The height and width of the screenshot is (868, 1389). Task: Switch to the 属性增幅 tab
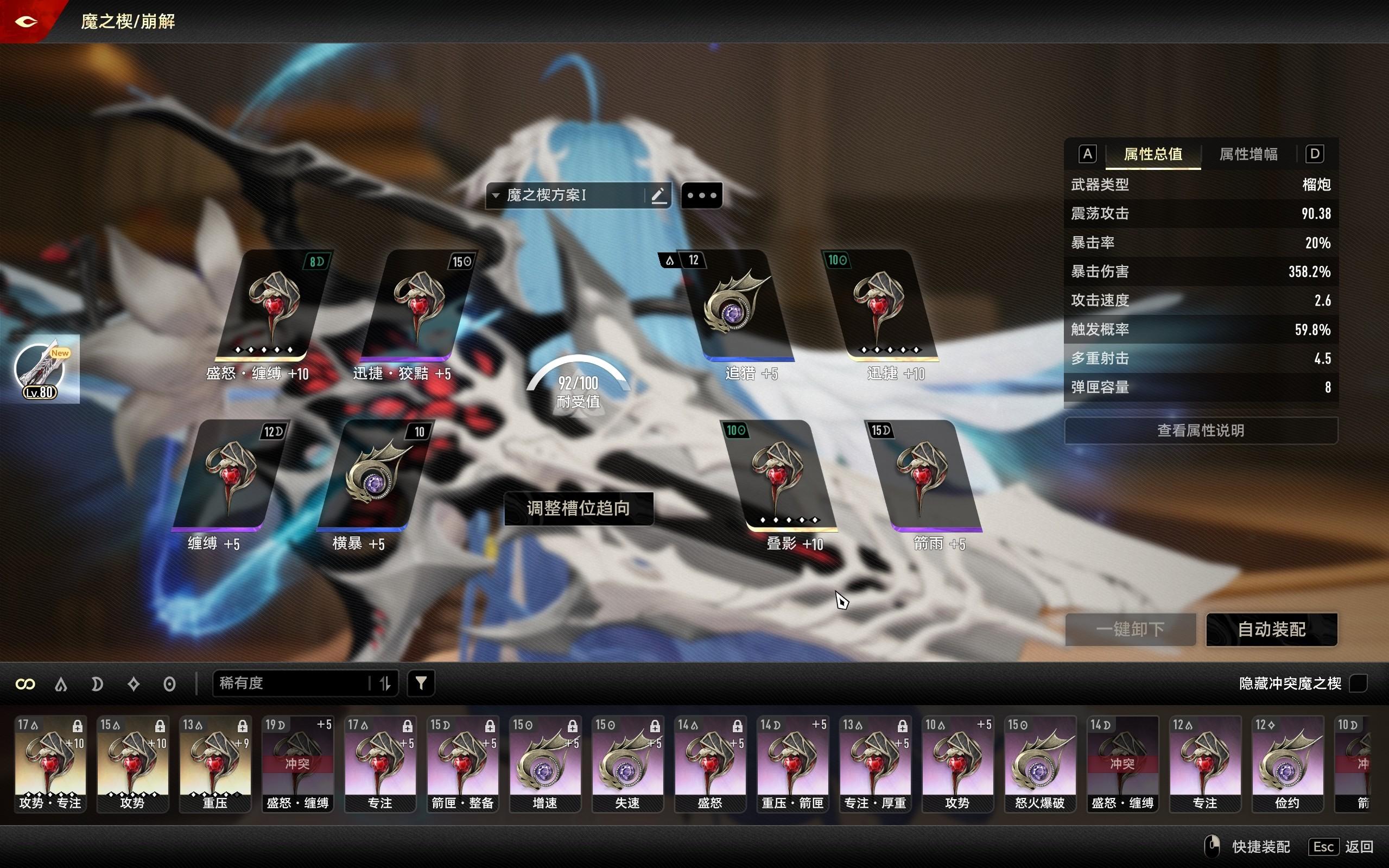tap(1248, 154)
